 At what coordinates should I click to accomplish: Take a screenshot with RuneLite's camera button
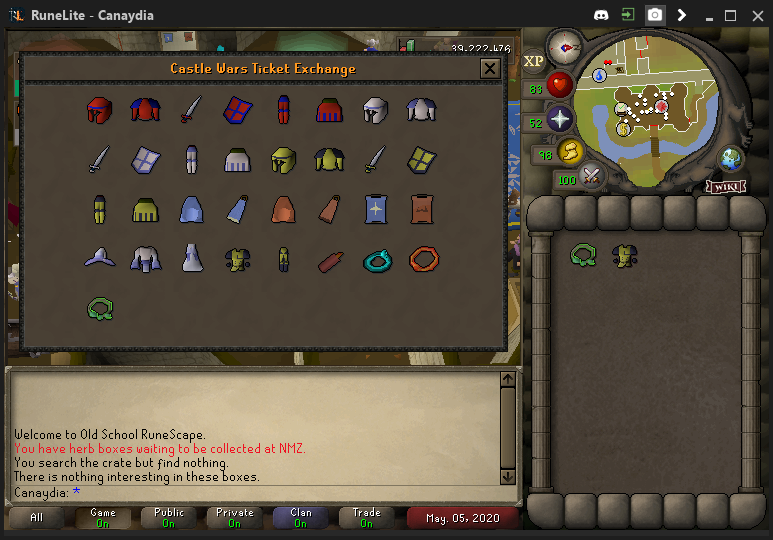655,15
